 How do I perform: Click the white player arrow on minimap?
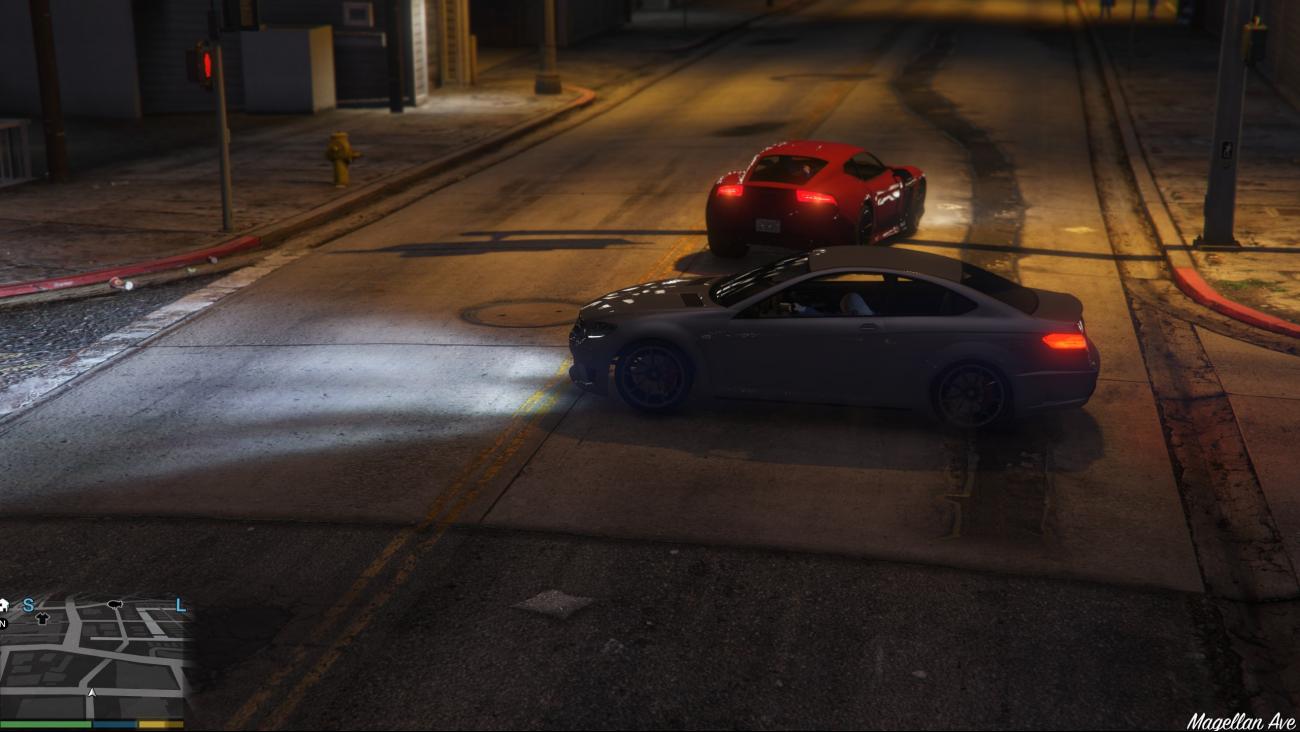click(x=92, y=691)
